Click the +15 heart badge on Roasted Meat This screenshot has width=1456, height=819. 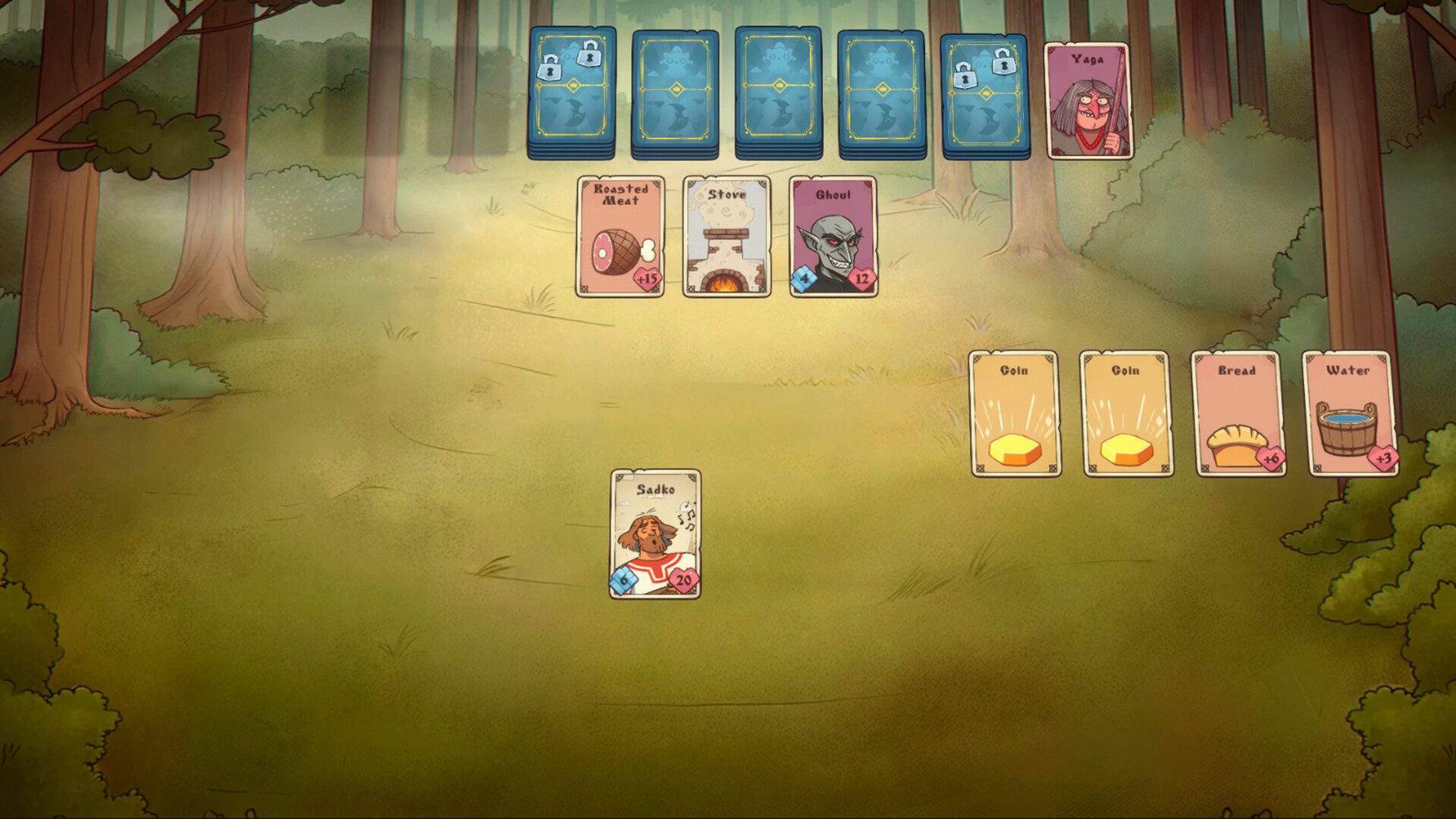648,279
